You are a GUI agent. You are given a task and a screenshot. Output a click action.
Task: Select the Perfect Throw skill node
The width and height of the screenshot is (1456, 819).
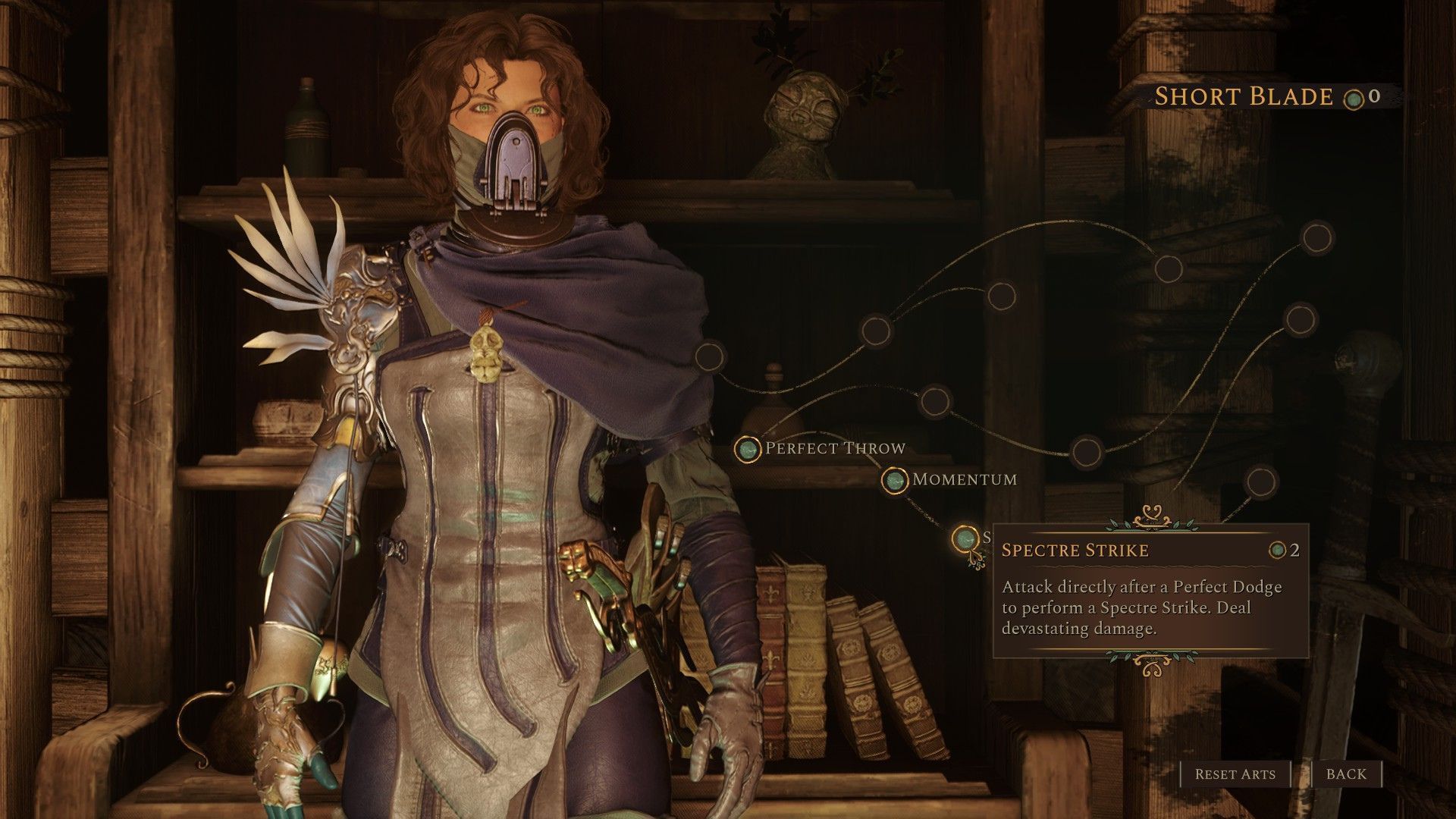pos(748,449)
